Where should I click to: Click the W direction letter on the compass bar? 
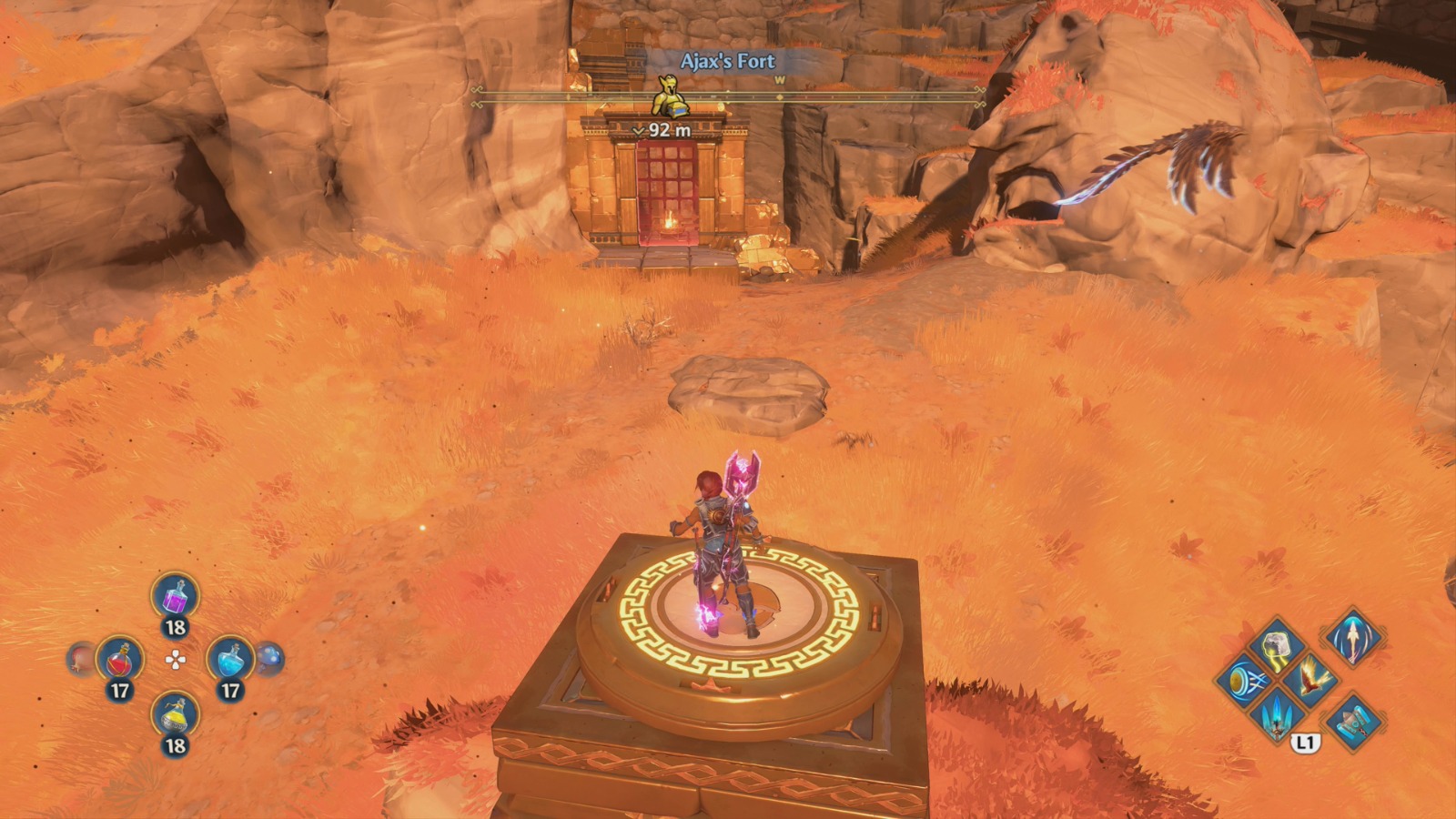(779, 82)
